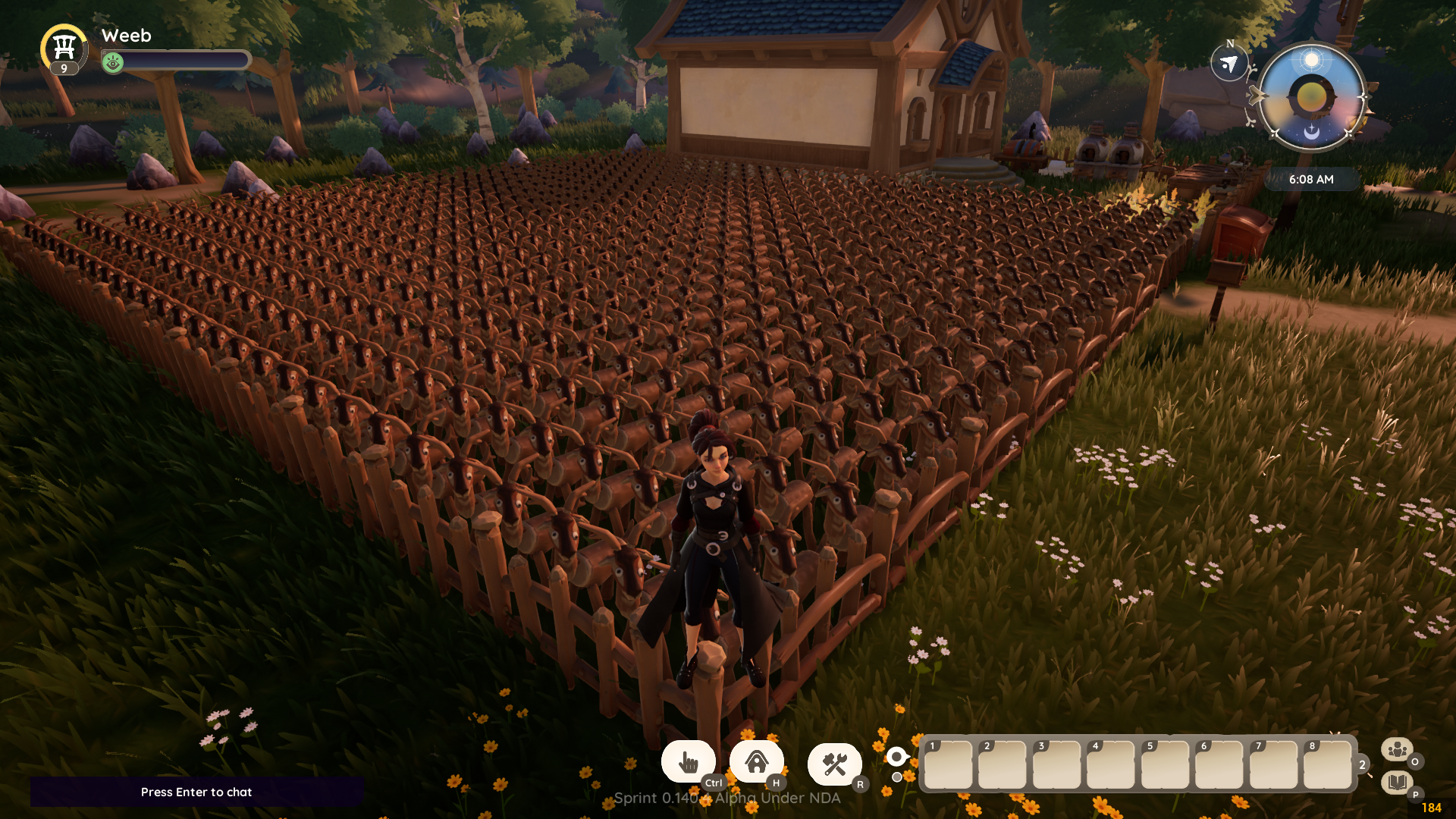Click the green eye focus icon
This screenshot has height=819, width=1456.
pos(113,62)
